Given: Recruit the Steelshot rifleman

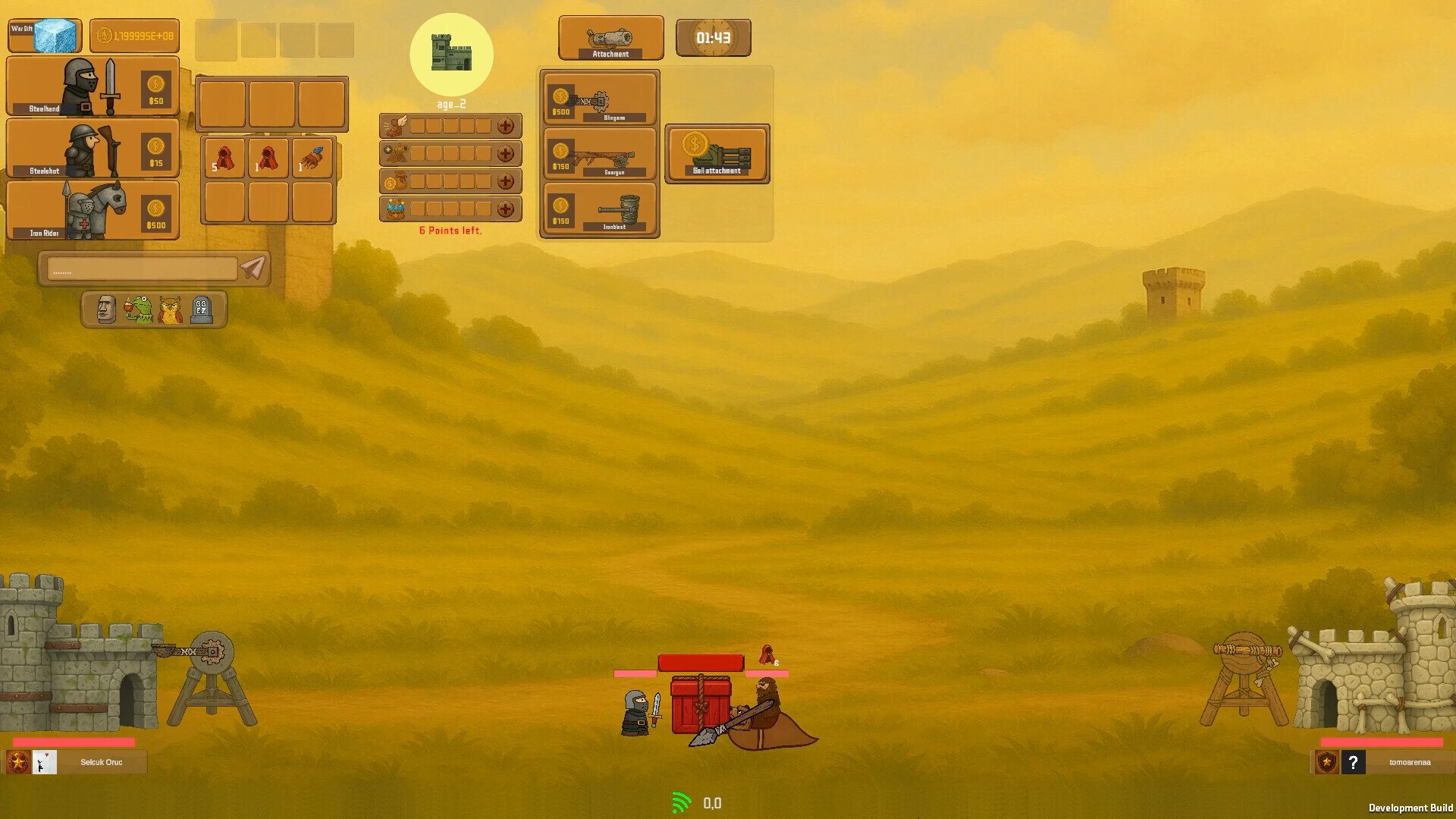Looking at the screenshot, I should (93, 148).
